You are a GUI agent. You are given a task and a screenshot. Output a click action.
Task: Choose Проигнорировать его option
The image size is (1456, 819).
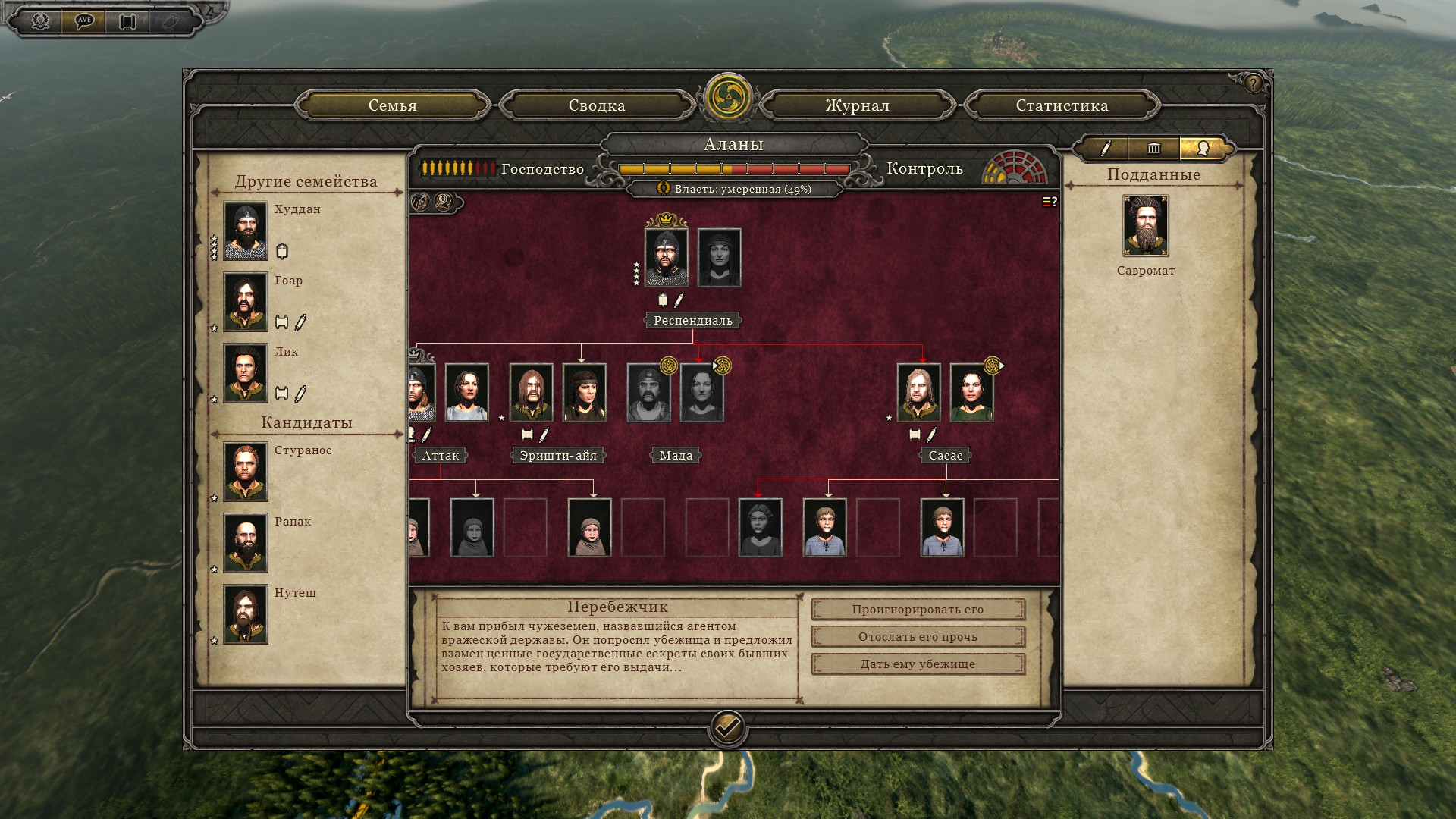918,610
